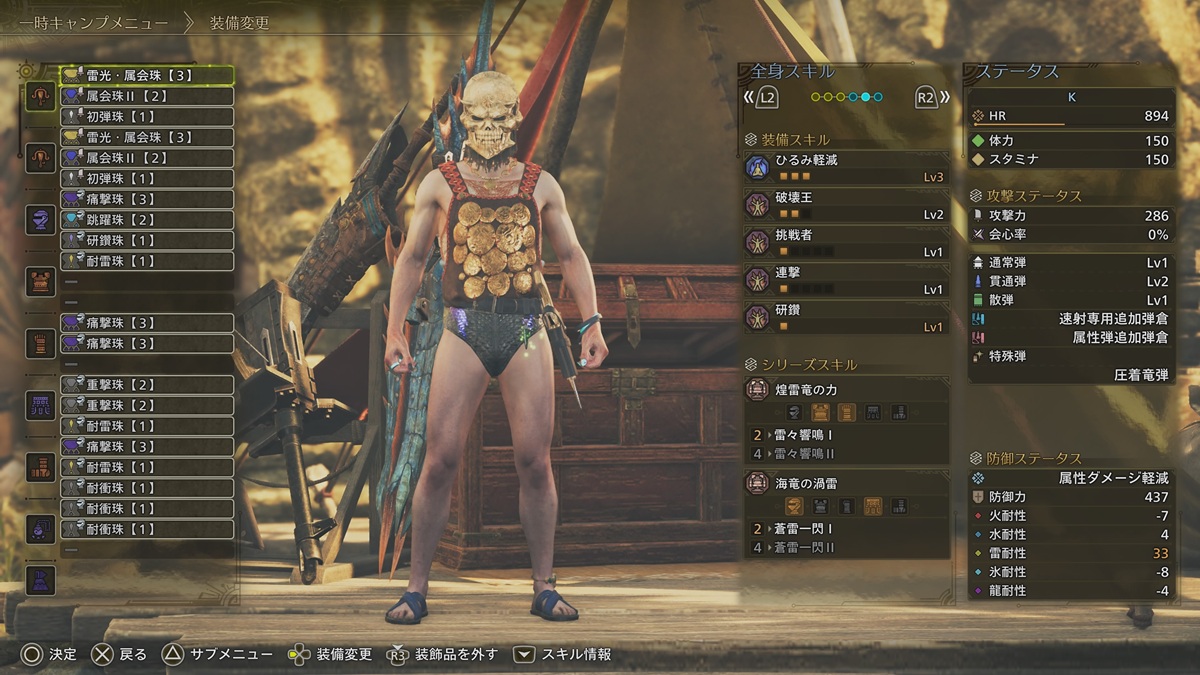Pick the chest armor equipment icon
Image resolution: width=1200 pixels, height=675 pixels.
tap(40, 281)
